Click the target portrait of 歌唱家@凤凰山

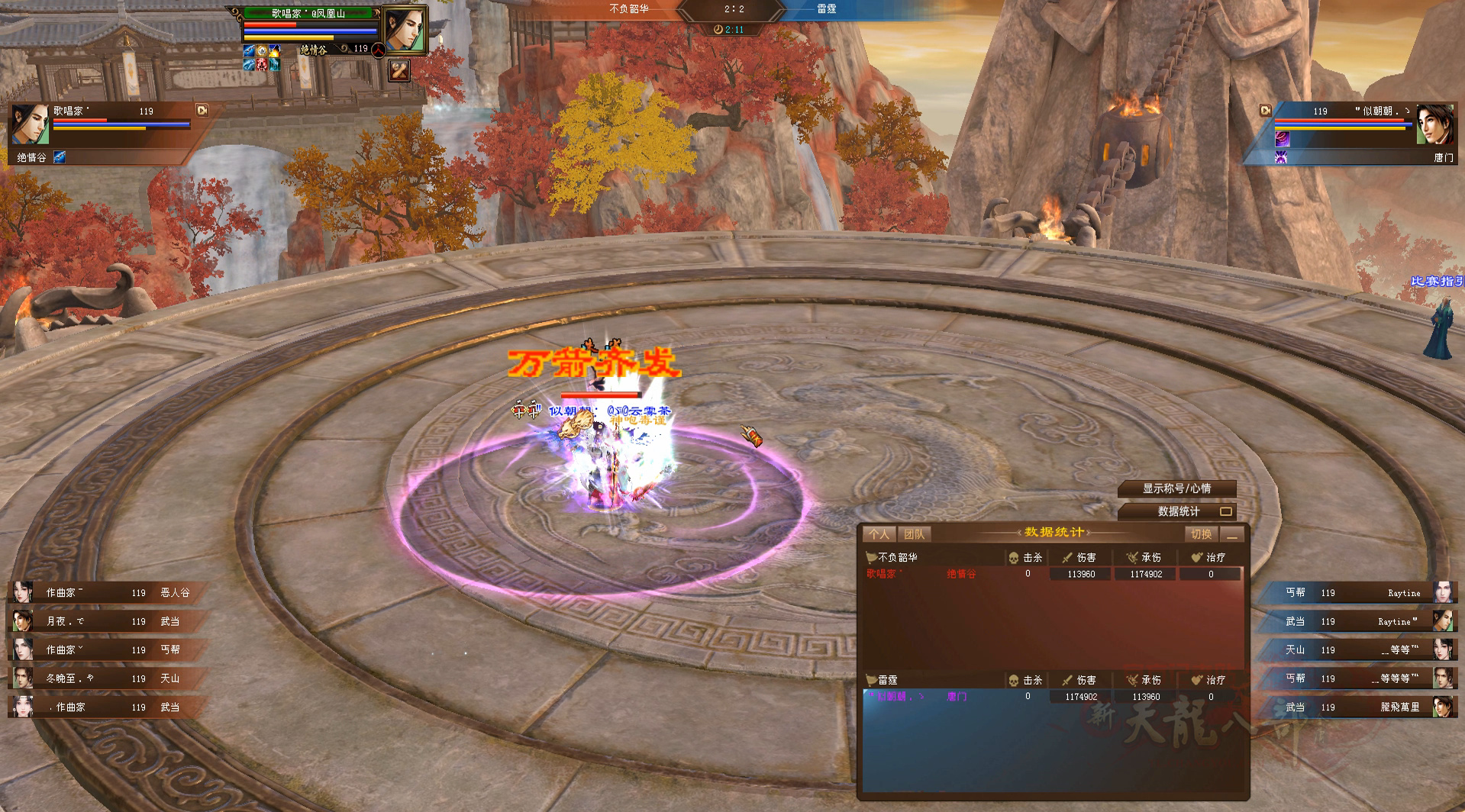[x=403, y=31]
